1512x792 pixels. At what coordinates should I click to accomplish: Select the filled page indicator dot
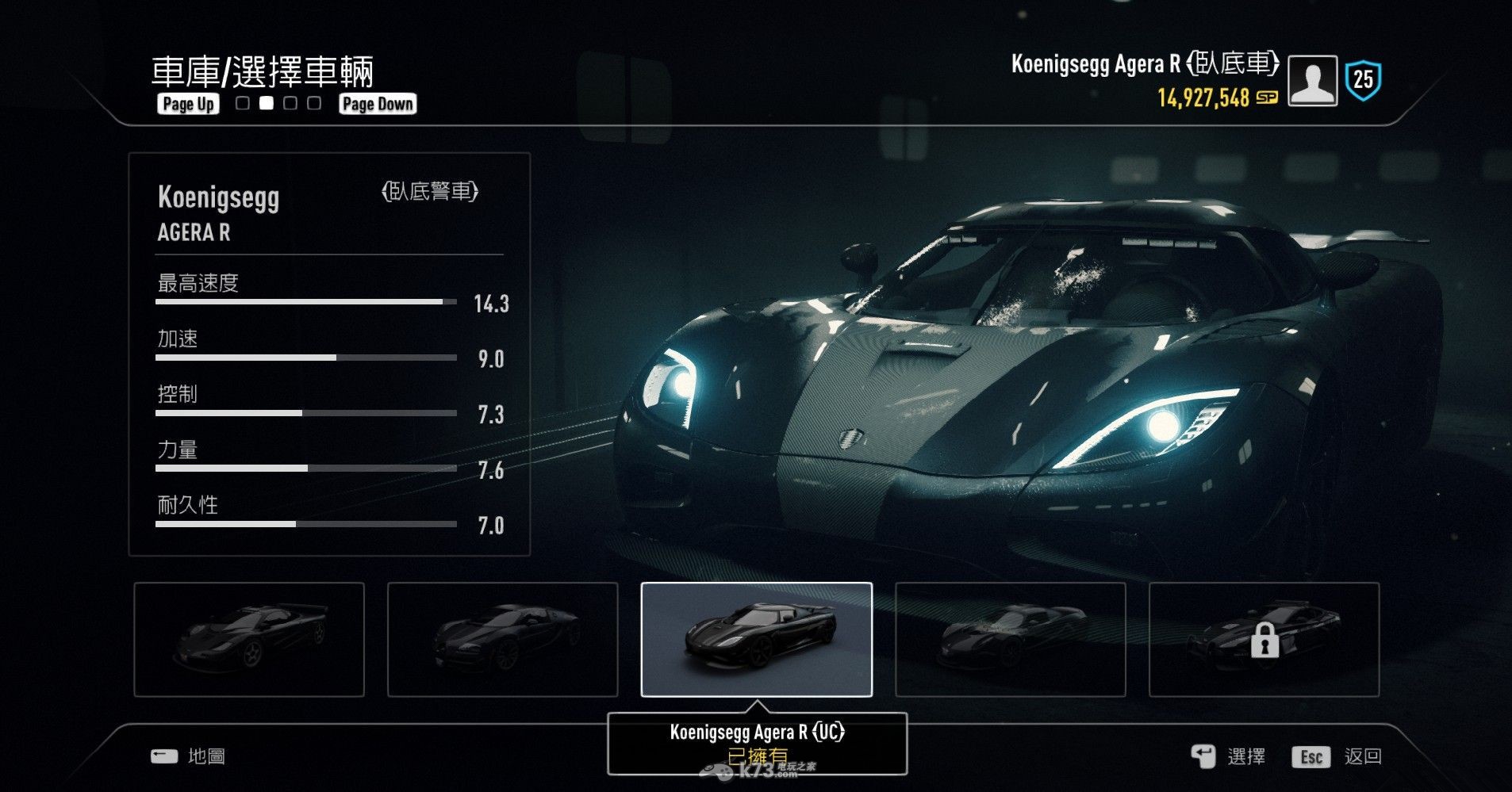click(x=267, y=103)
